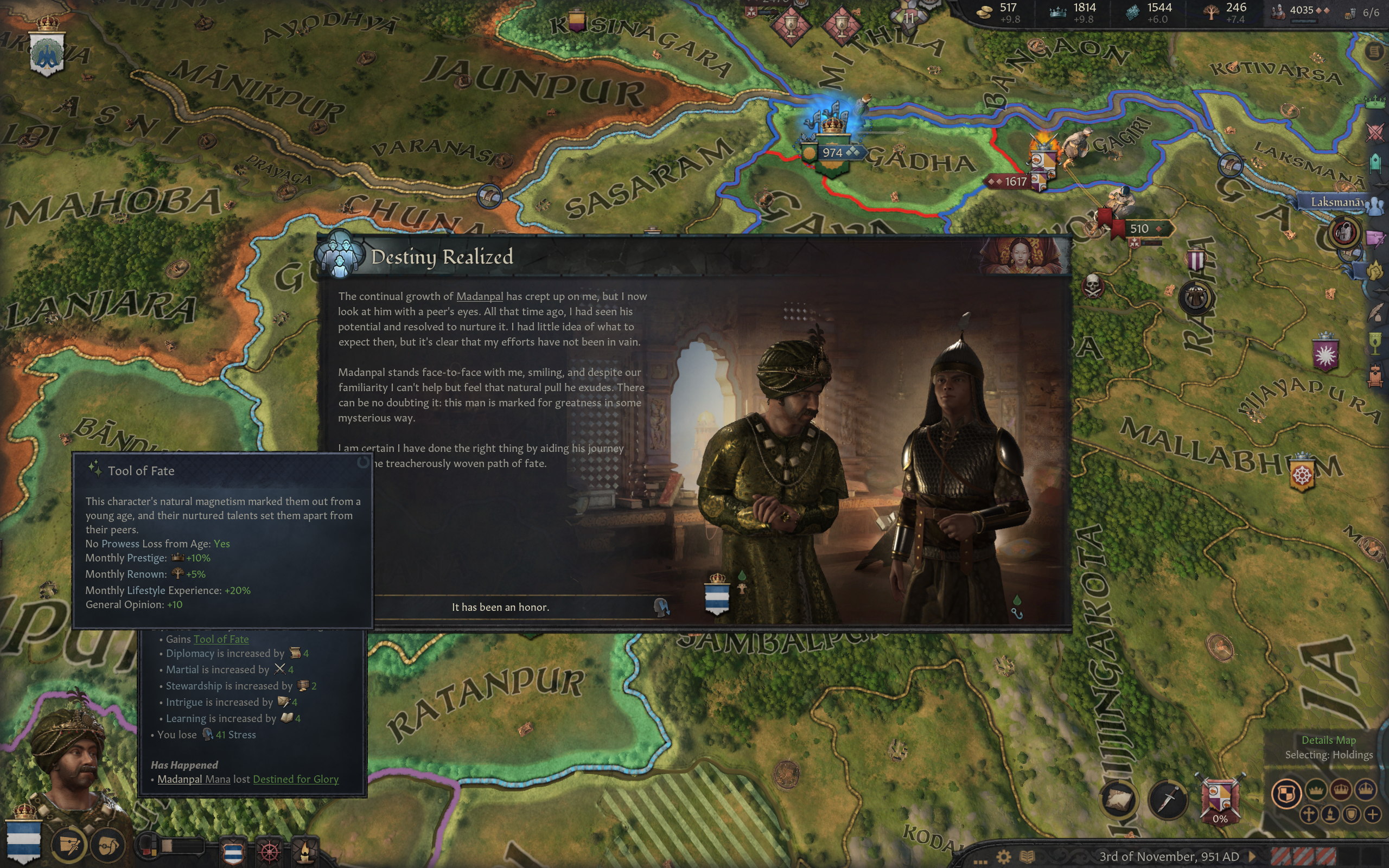Open the settings gear in the bottom bar
This screenshot has width=1389, height=868.
(x=1003, y=857)
